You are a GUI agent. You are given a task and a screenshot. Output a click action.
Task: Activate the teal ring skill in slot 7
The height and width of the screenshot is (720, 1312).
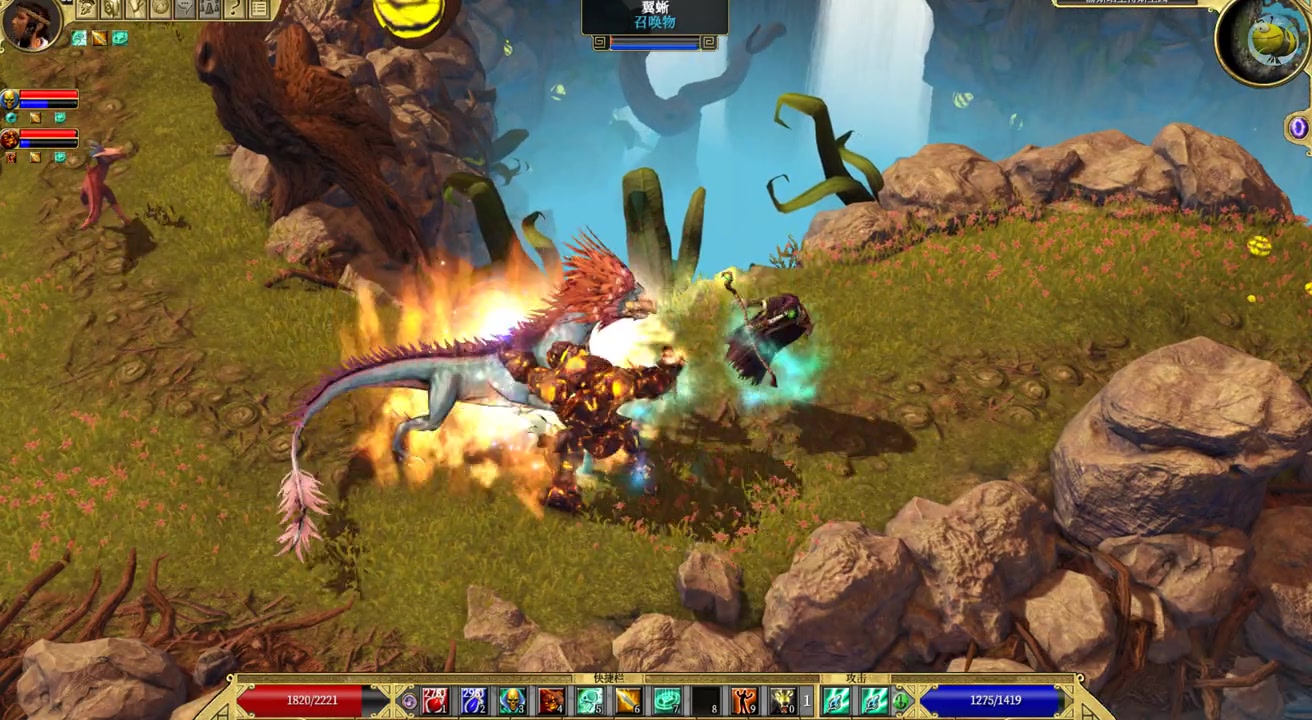pos(667,700)
